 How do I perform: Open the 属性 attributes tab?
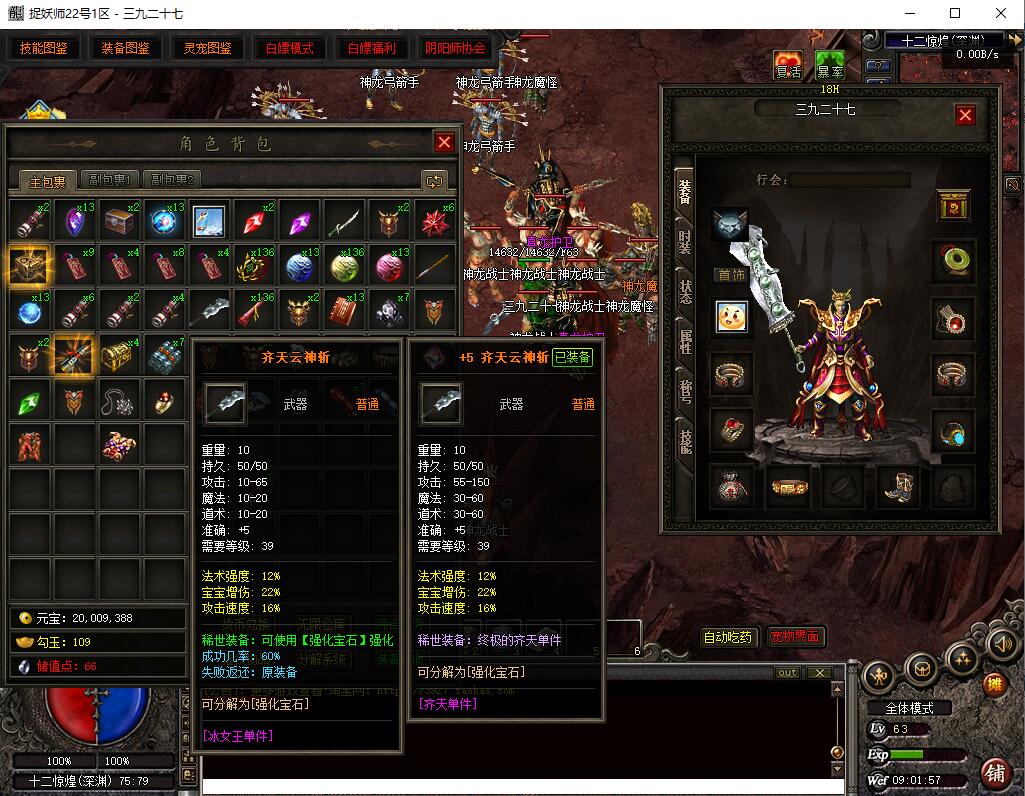pos(685,342)
